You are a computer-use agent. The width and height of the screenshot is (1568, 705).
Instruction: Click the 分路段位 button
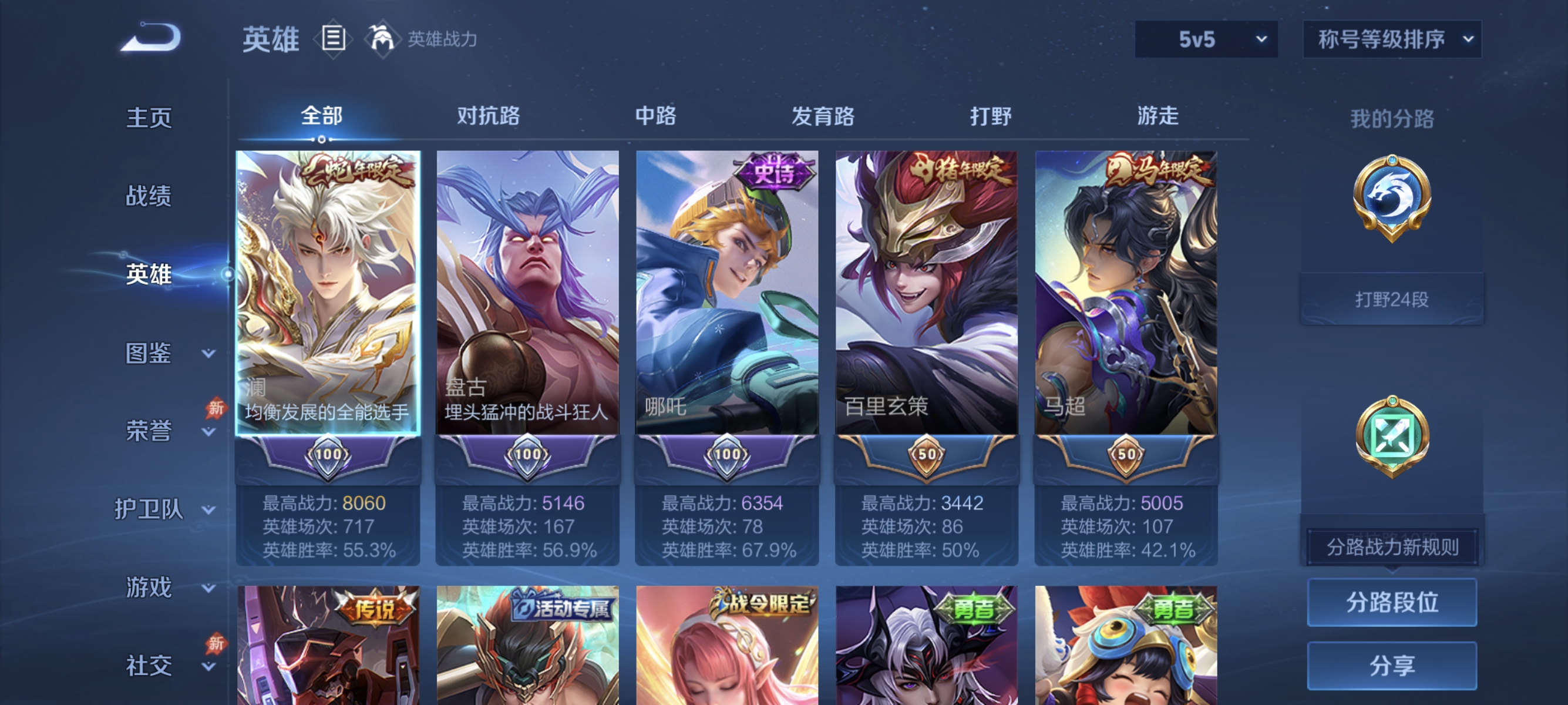tap(1392, 603)
